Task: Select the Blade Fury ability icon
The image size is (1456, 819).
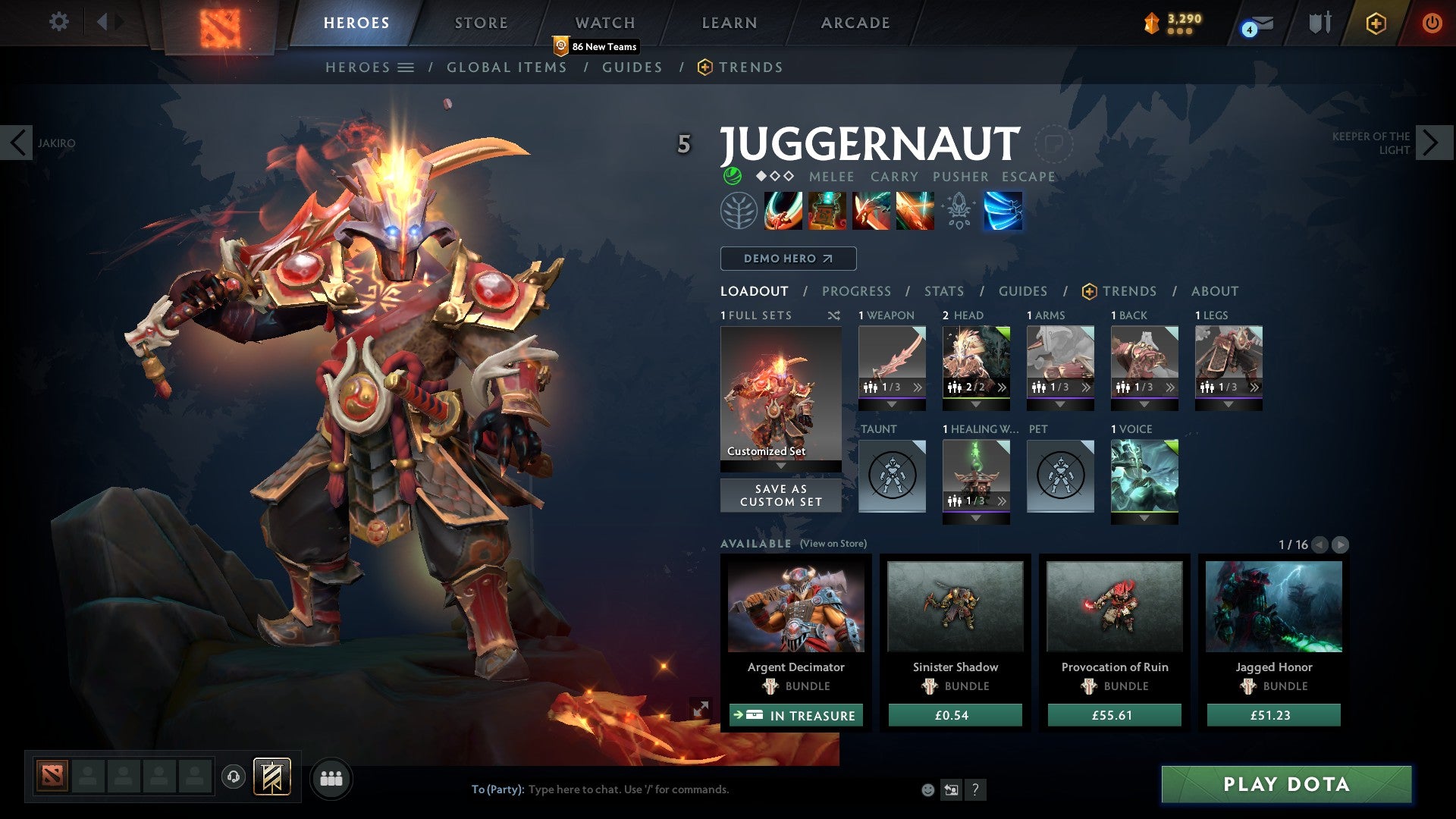Action: 783,211
